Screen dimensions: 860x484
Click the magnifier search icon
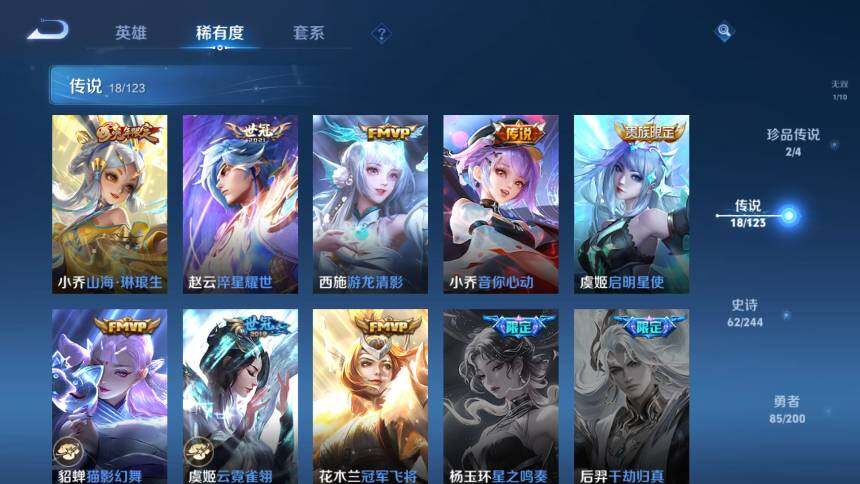click(724, 32)
